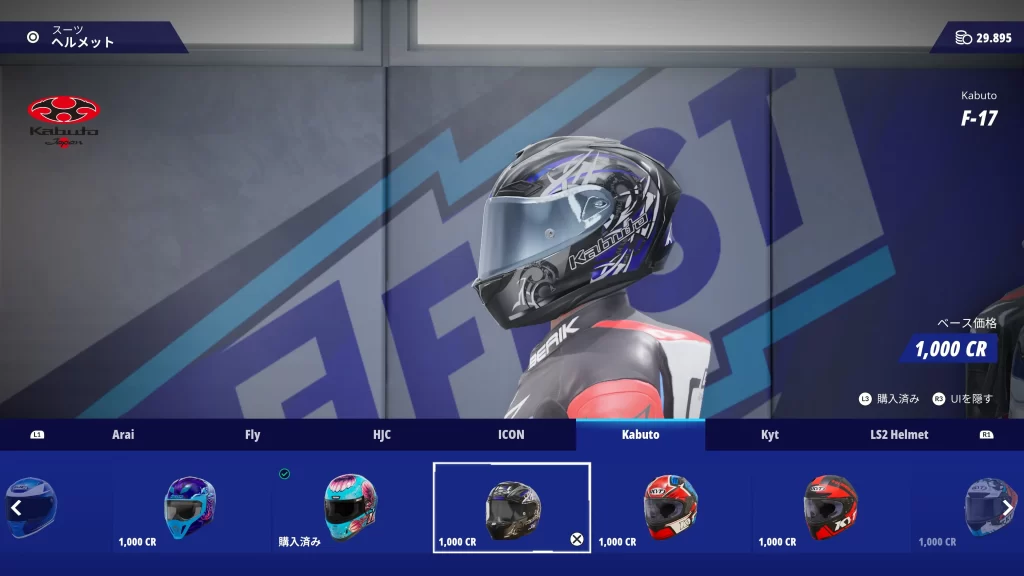Viewport: 1024px width, 576px height.
Task: Choose the Kabuto brand tab
Action: [x=640, y=435]
